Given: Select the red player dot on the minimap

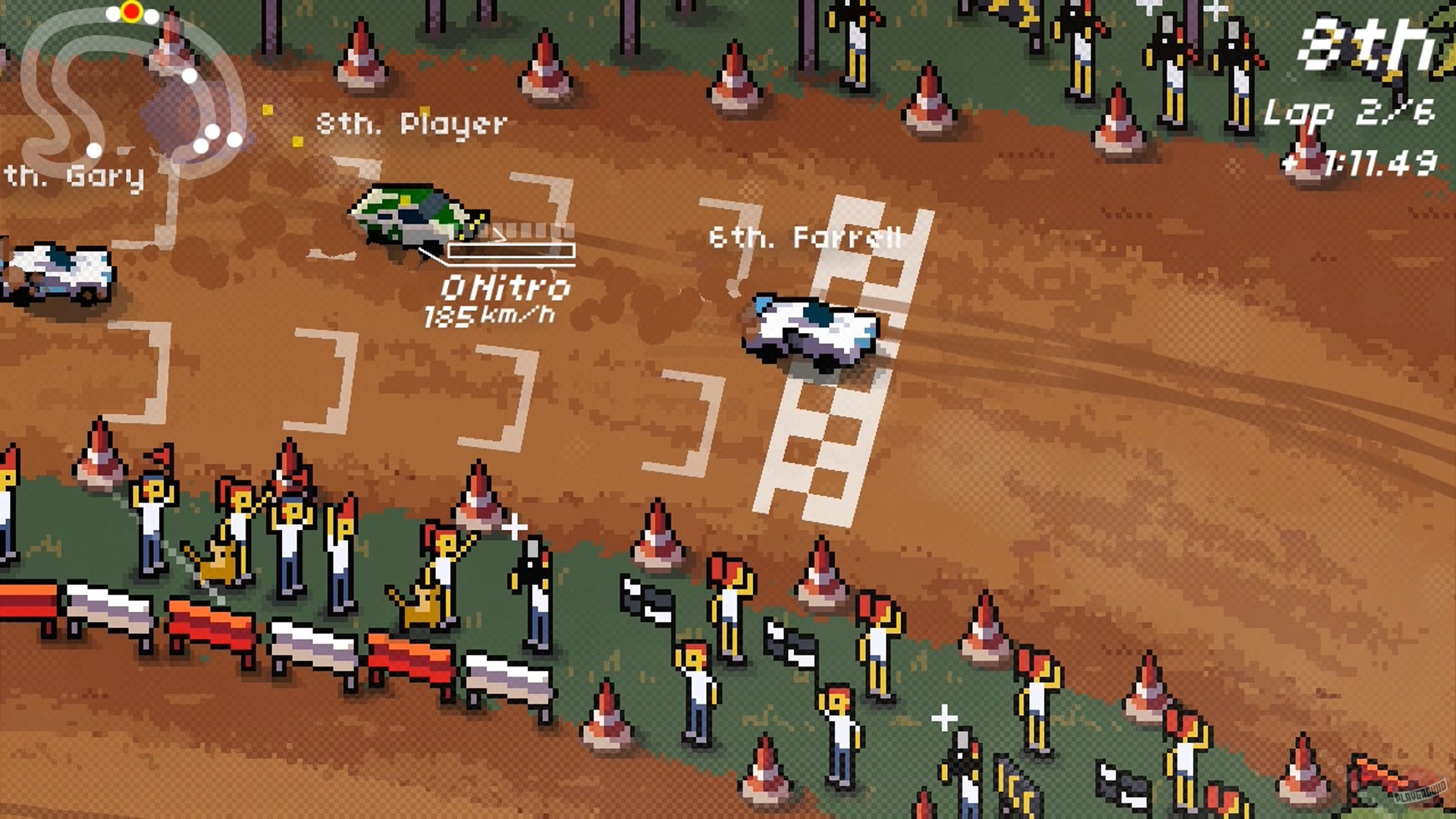Looking at the screenshot, I should [x=130, y=11].
